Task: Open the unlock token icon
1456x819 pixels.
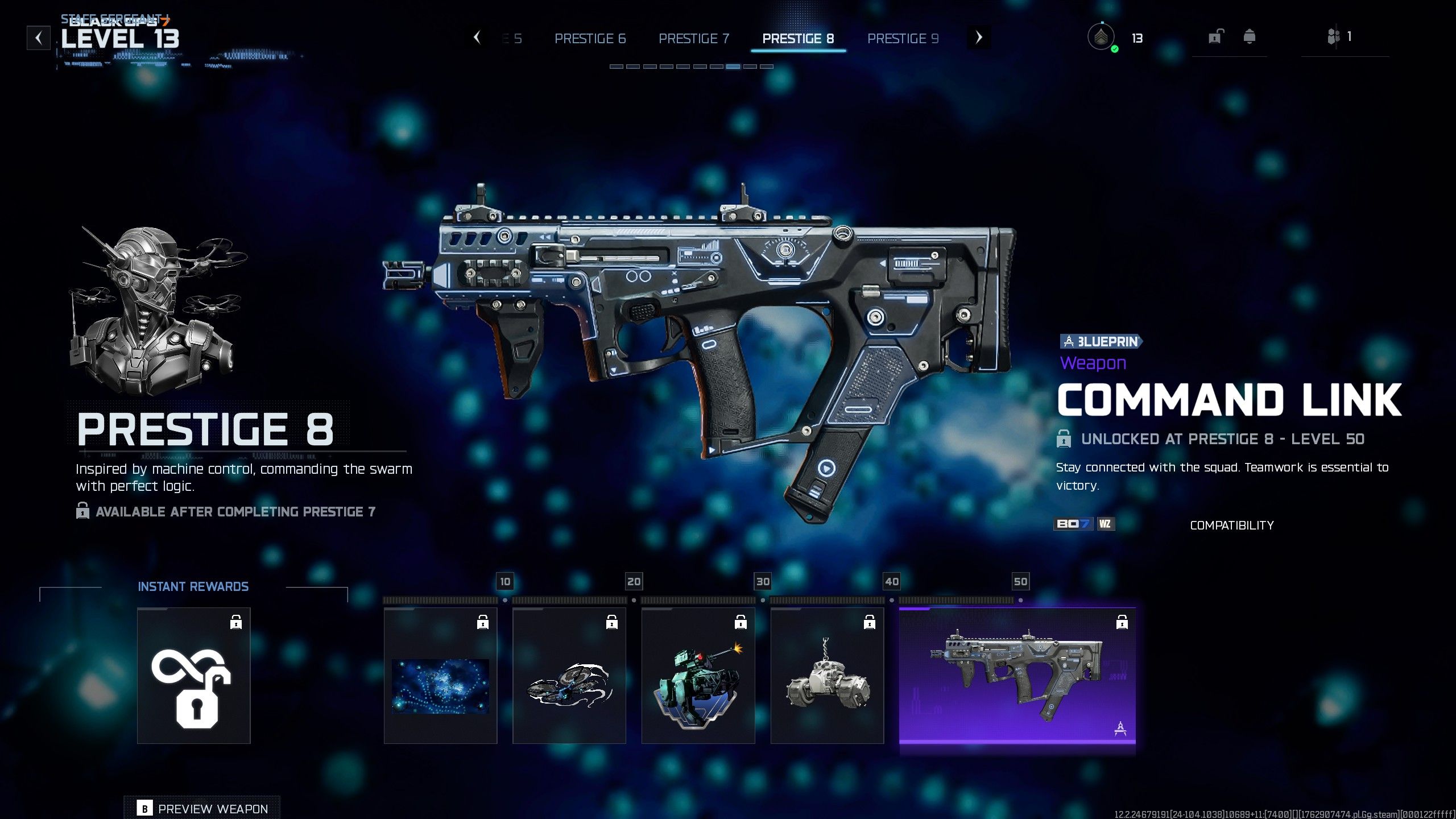Action: click(1215, 38)
